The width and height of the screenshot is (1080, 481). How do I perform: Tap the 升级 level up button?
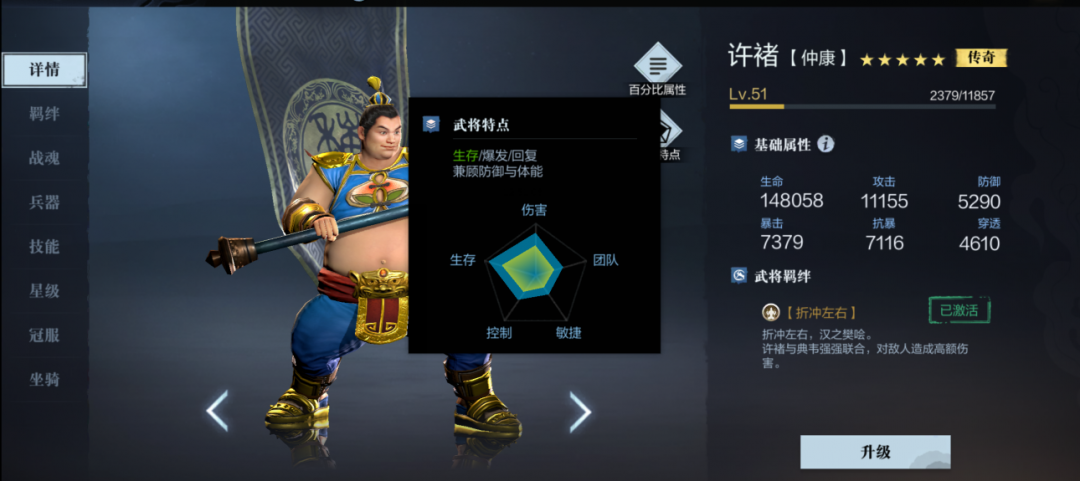(x=875, y=452)
